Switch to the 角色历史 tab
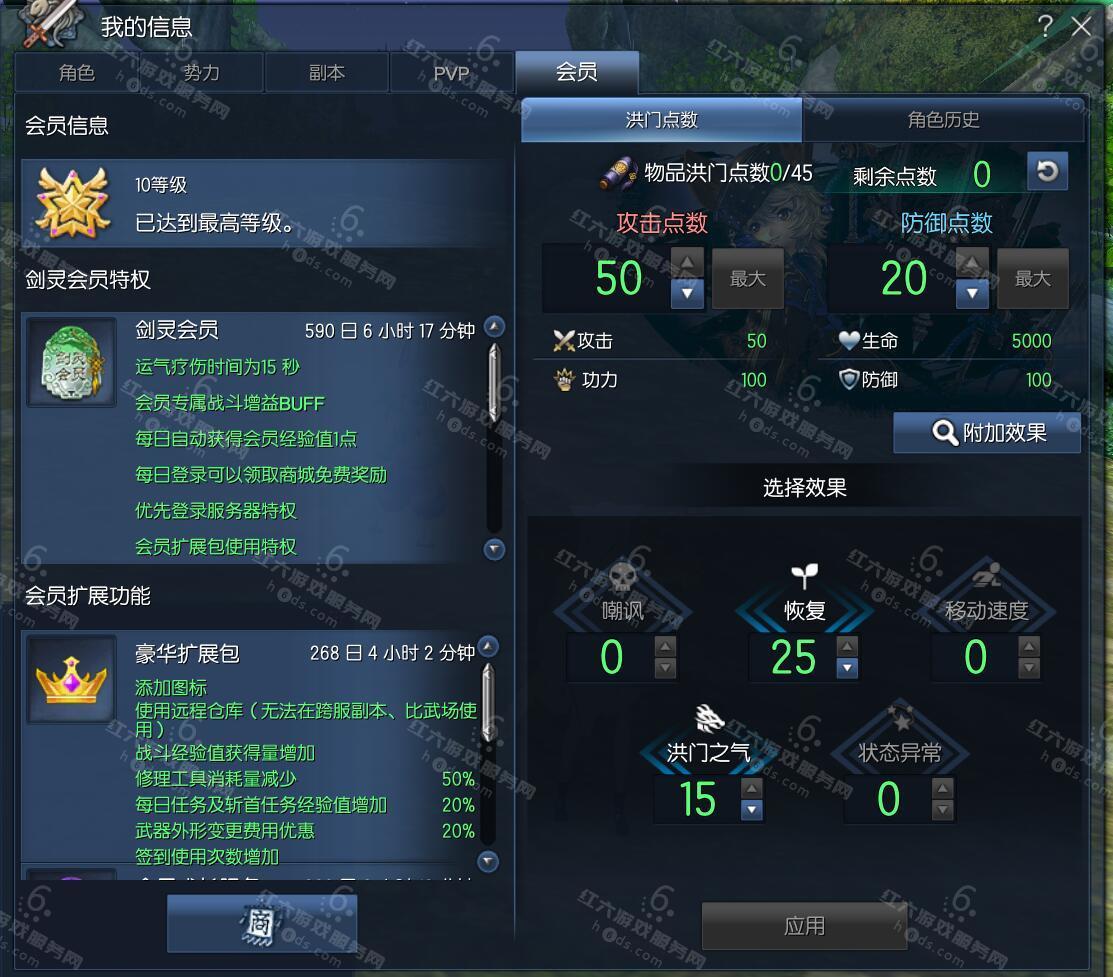This screenshot has height=977, width=1113. [943, 120]
